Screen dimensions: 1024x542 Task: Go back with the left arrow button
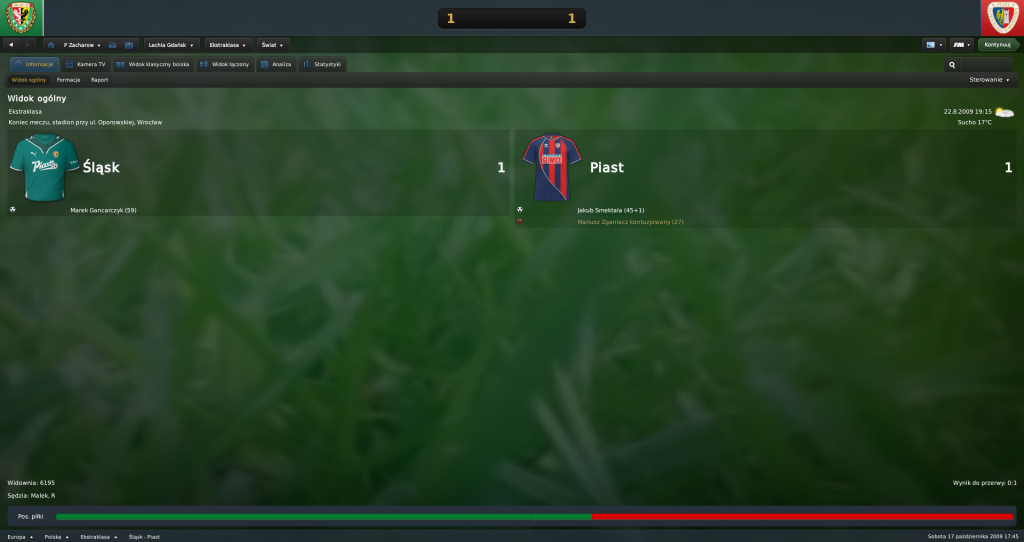pyautogui.click(x=10, y=45)
